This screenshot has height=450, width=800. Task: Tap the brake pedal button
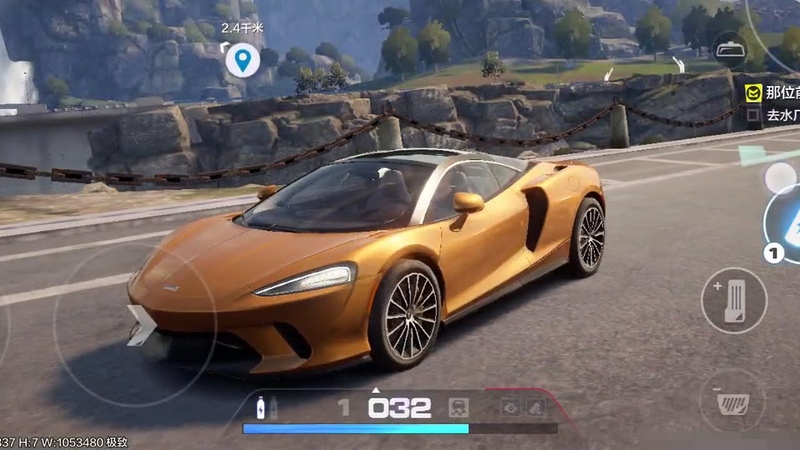[732, 401]
